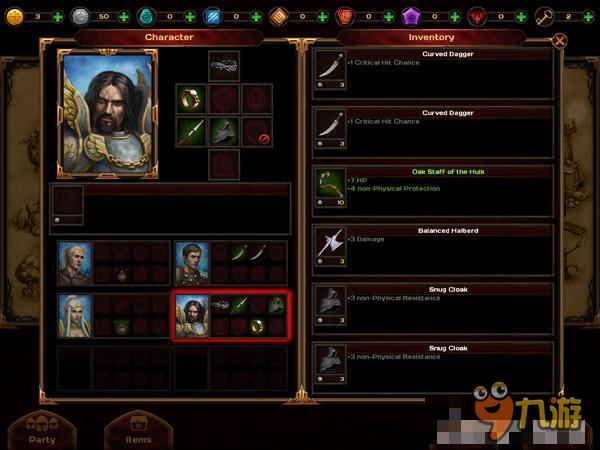Choose the brown-haired man party member
The width and height of the screenshot is (600, 450).
192,264
